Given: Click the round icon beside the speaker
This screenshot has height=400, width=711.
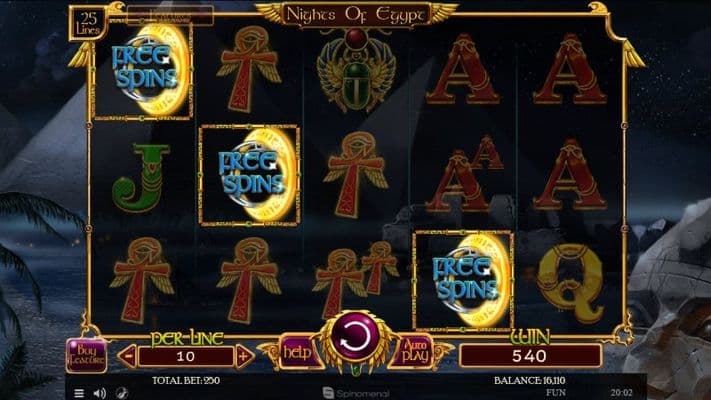Looking at the screenshot, I should (121, 393).
